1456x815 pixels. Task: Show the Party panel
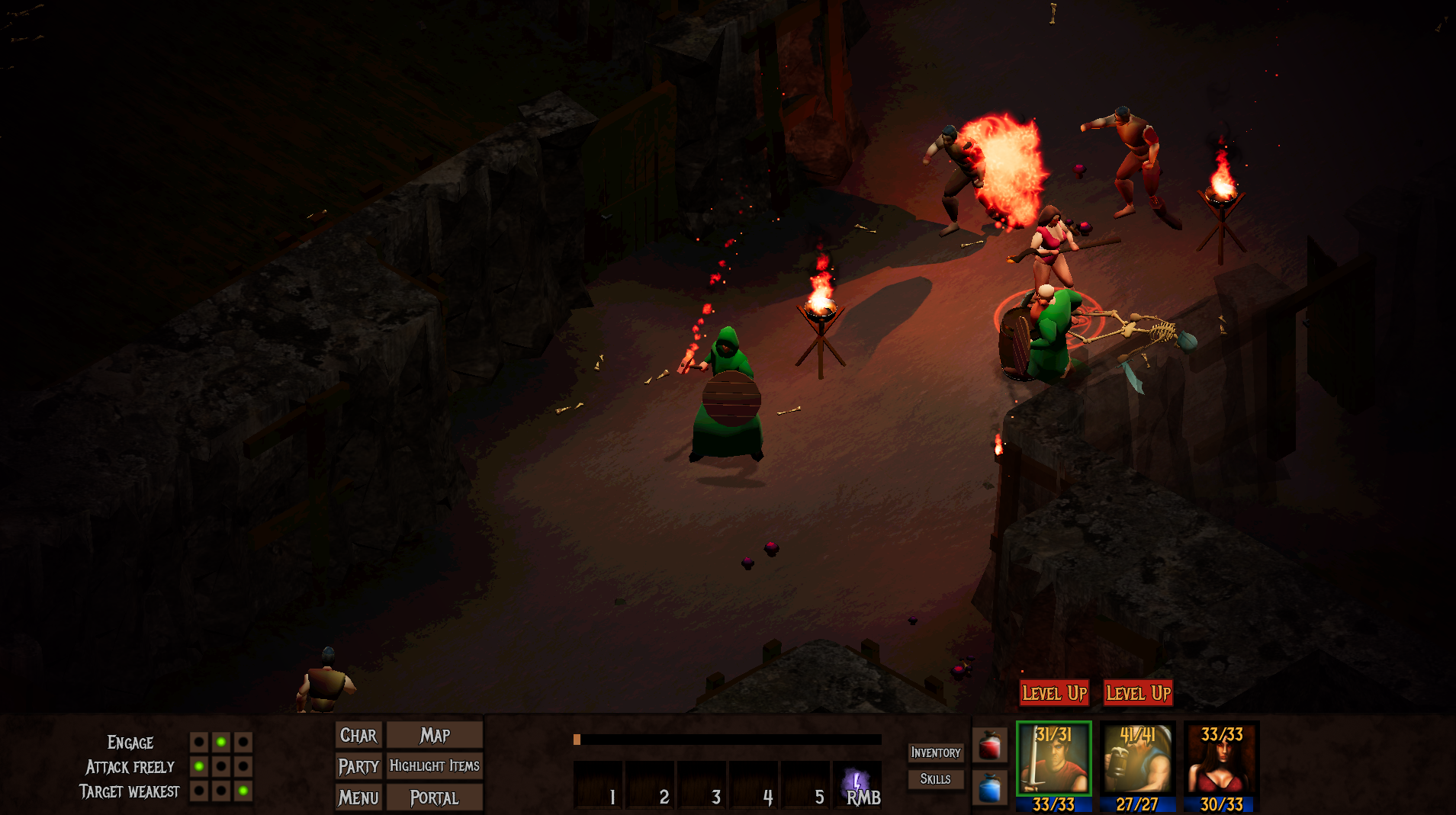pyautogui.click(x=358, y=766)
